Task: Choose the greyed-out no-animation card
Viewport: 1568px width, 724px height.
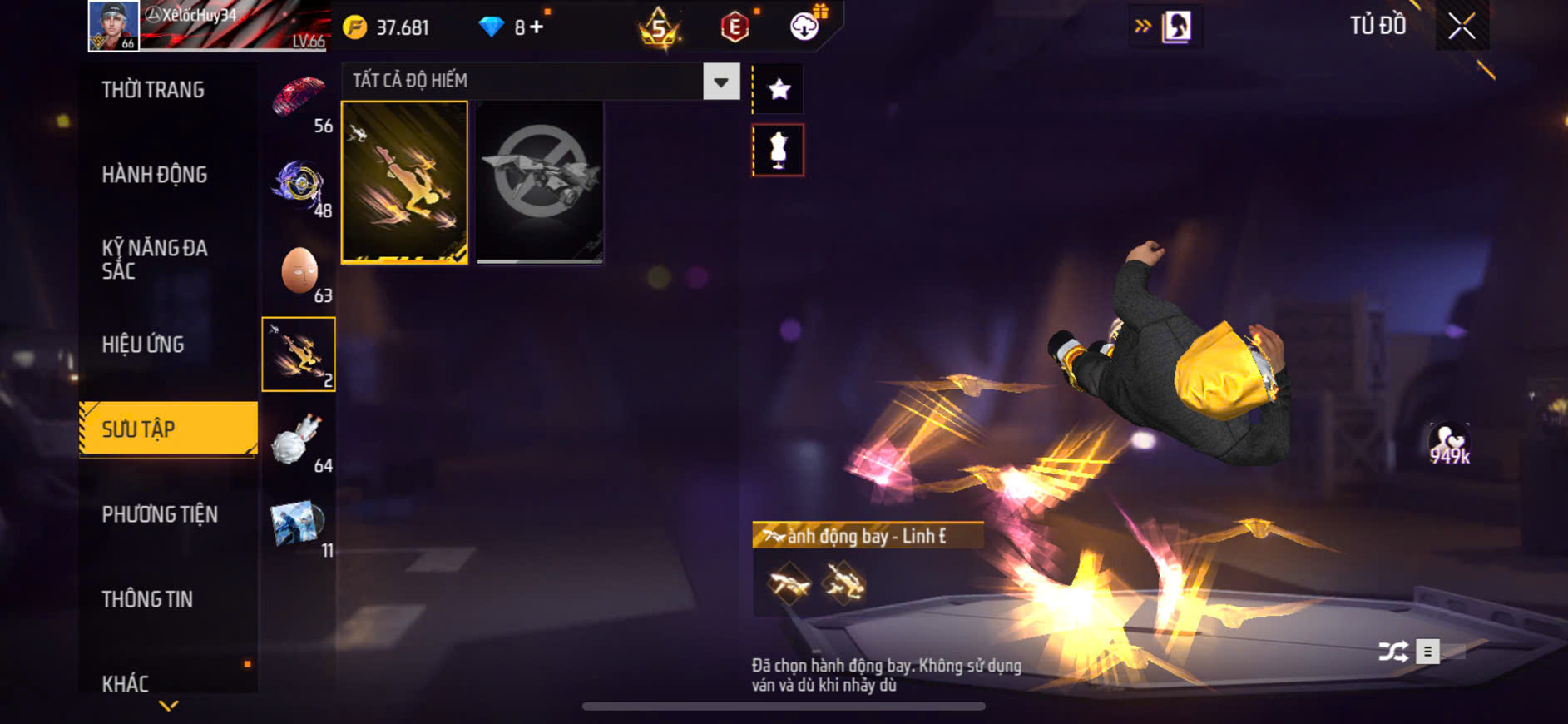Action: pos(540,182)
